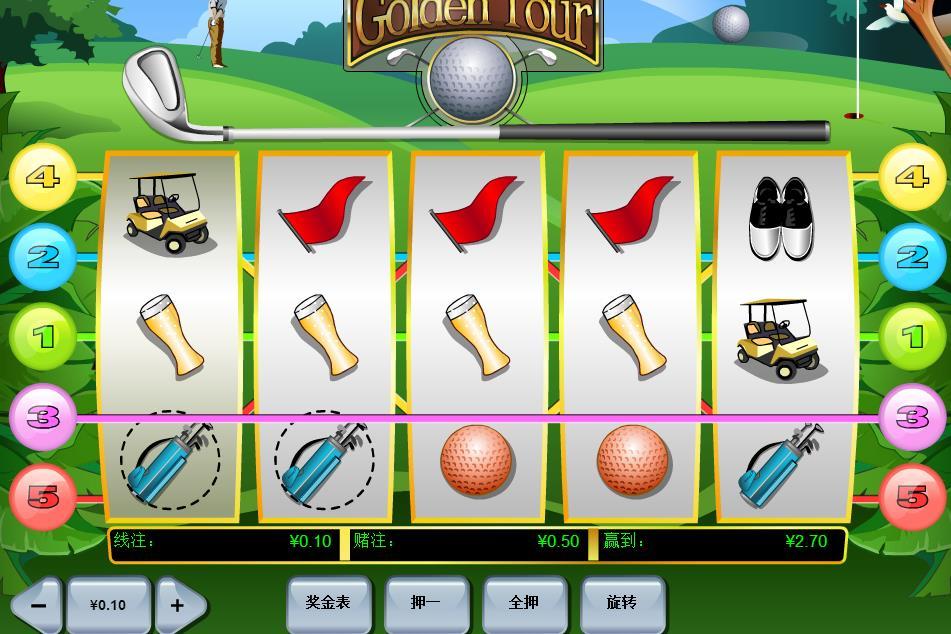Screen dimensions: 951x634
Task: Spin the reels with 旋转
Action: [622, 602]
